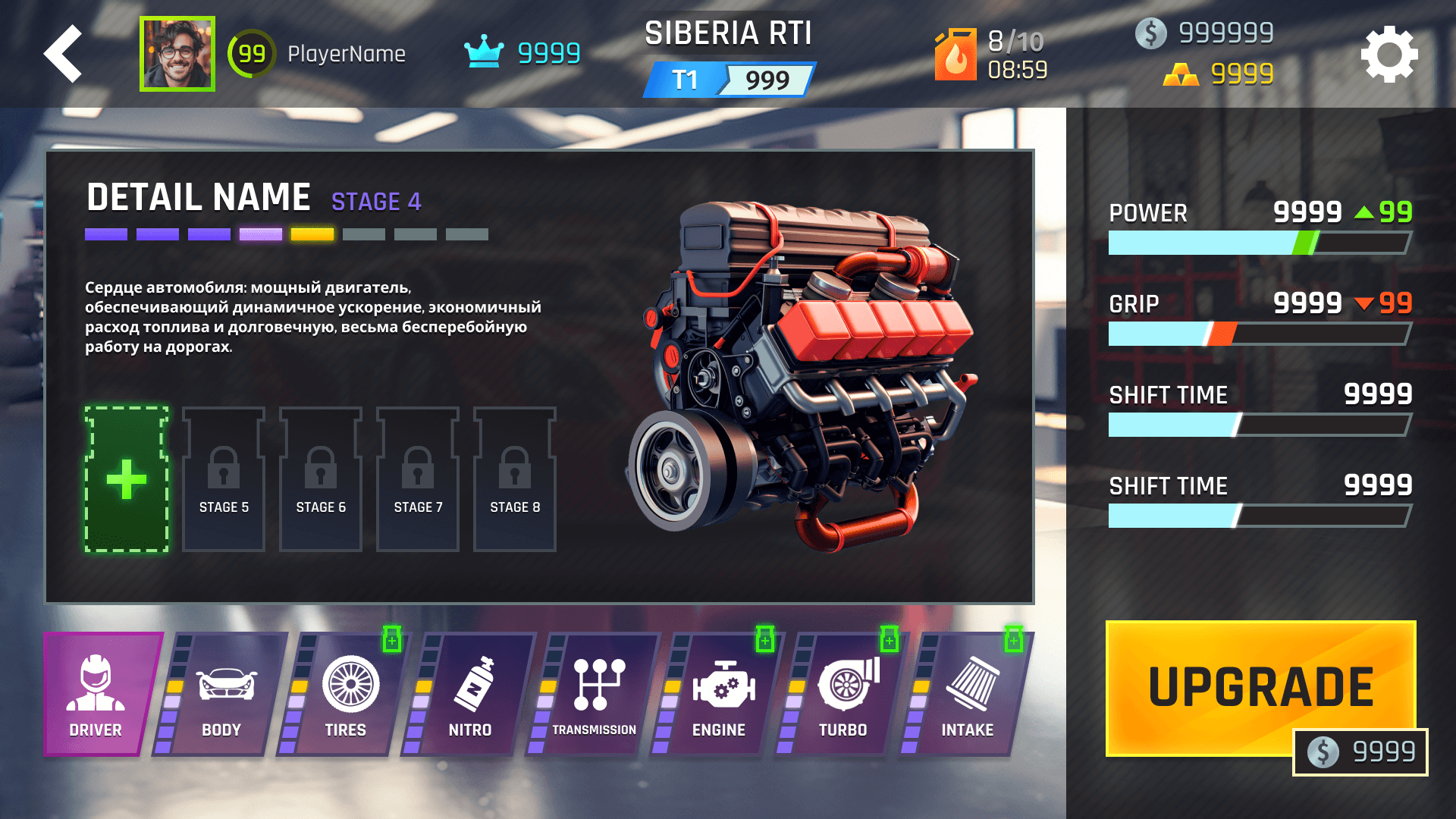Viewport: 1456px width, 819px height.
Task: Add a part in the green plus slot
Action: [127, 479]
